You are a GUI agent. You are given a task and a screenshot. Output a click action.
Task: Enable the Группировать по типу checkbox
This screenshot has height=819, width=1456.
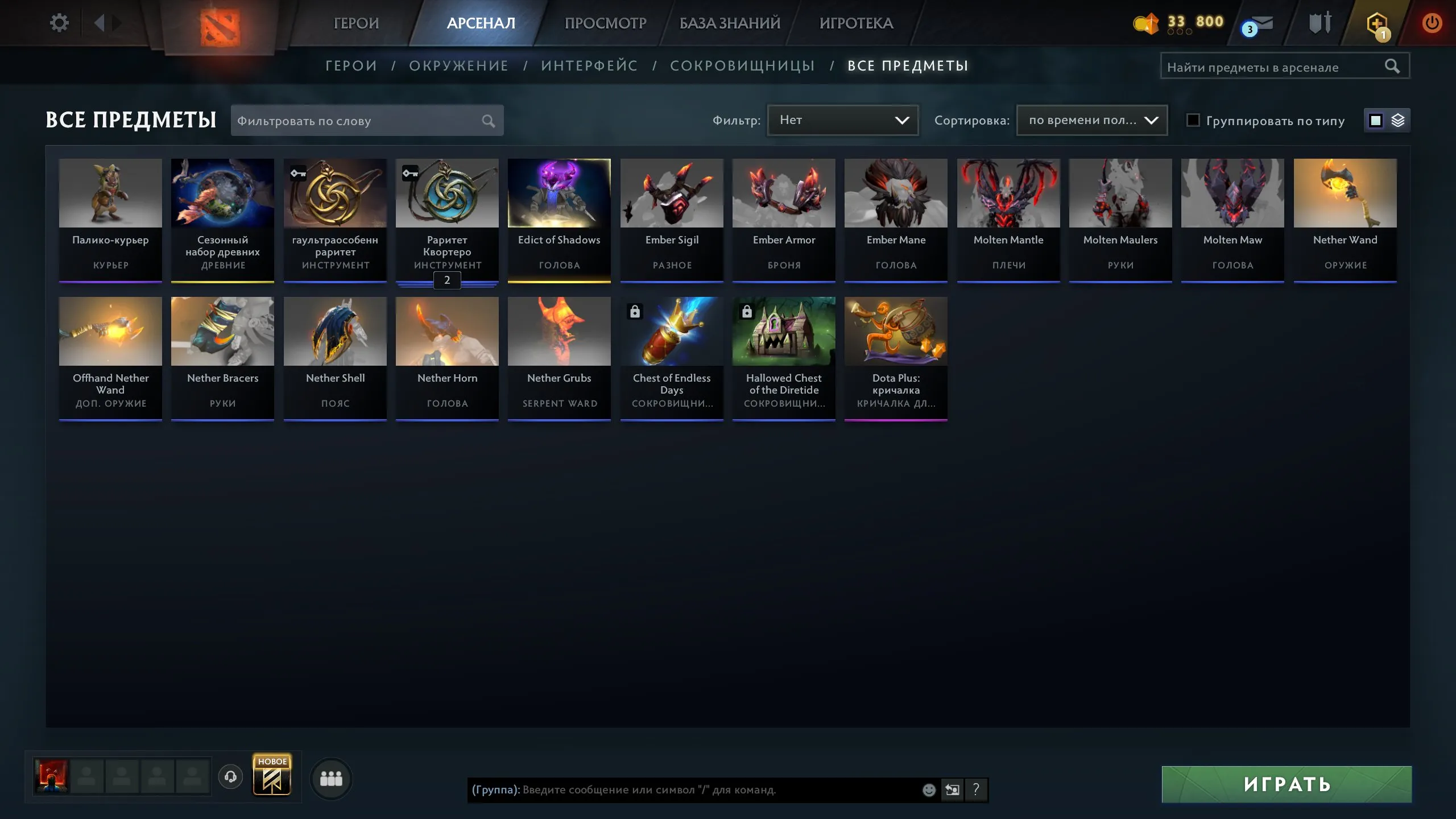[x=1193, y=120]
